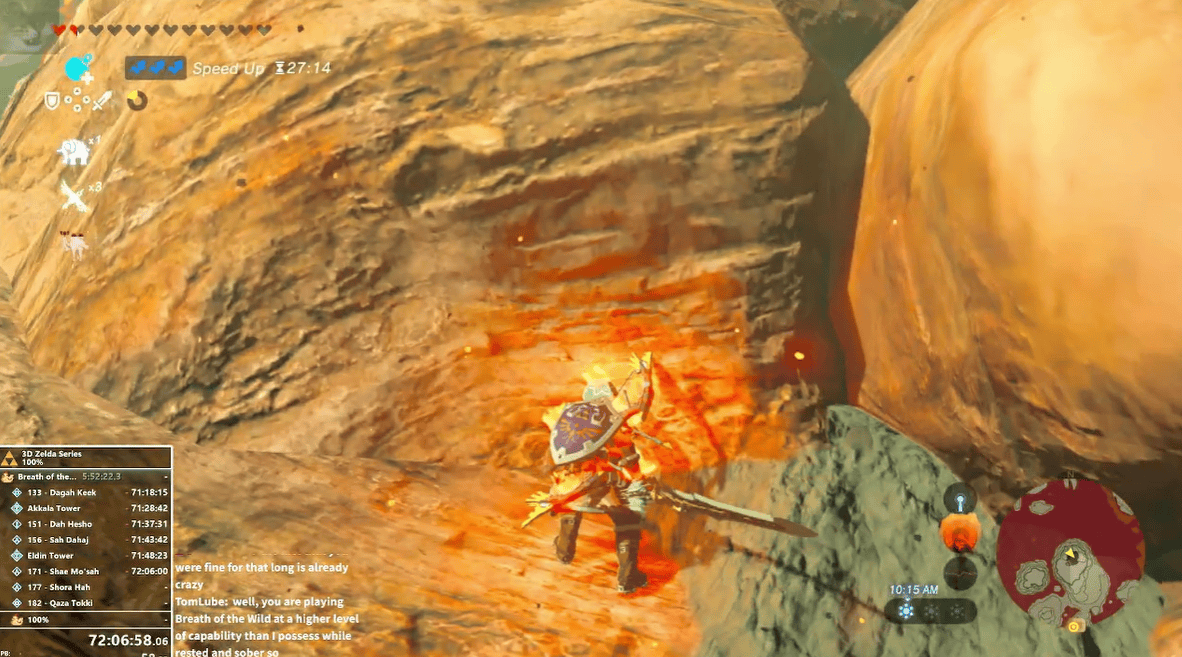The width and height of the screenshot is (1182, 657).
Task: Click the glowing orange temperature gauge
Action: pyautogui.click(x=960, y=533)
